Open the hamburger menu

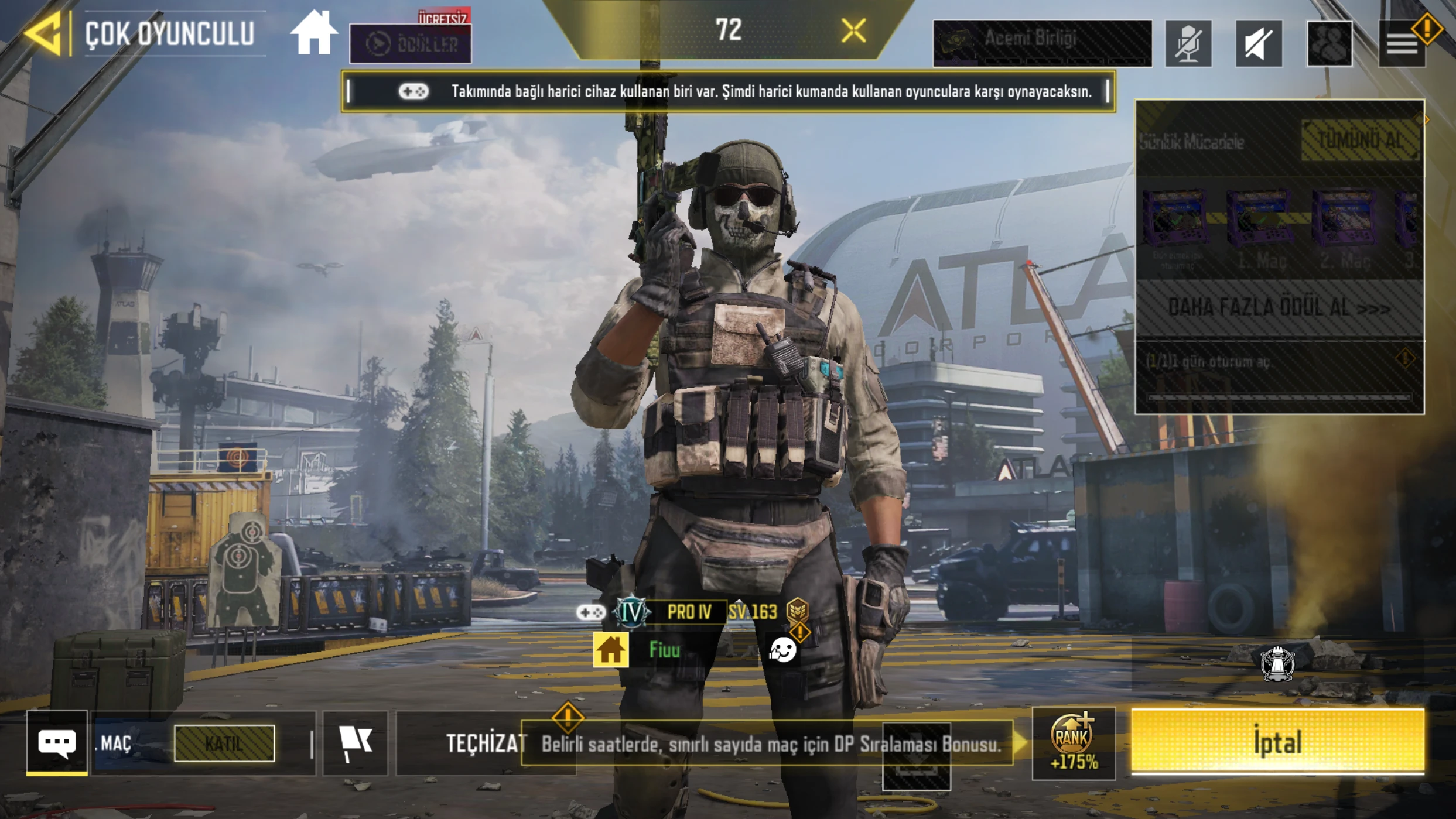point(1402,43)
